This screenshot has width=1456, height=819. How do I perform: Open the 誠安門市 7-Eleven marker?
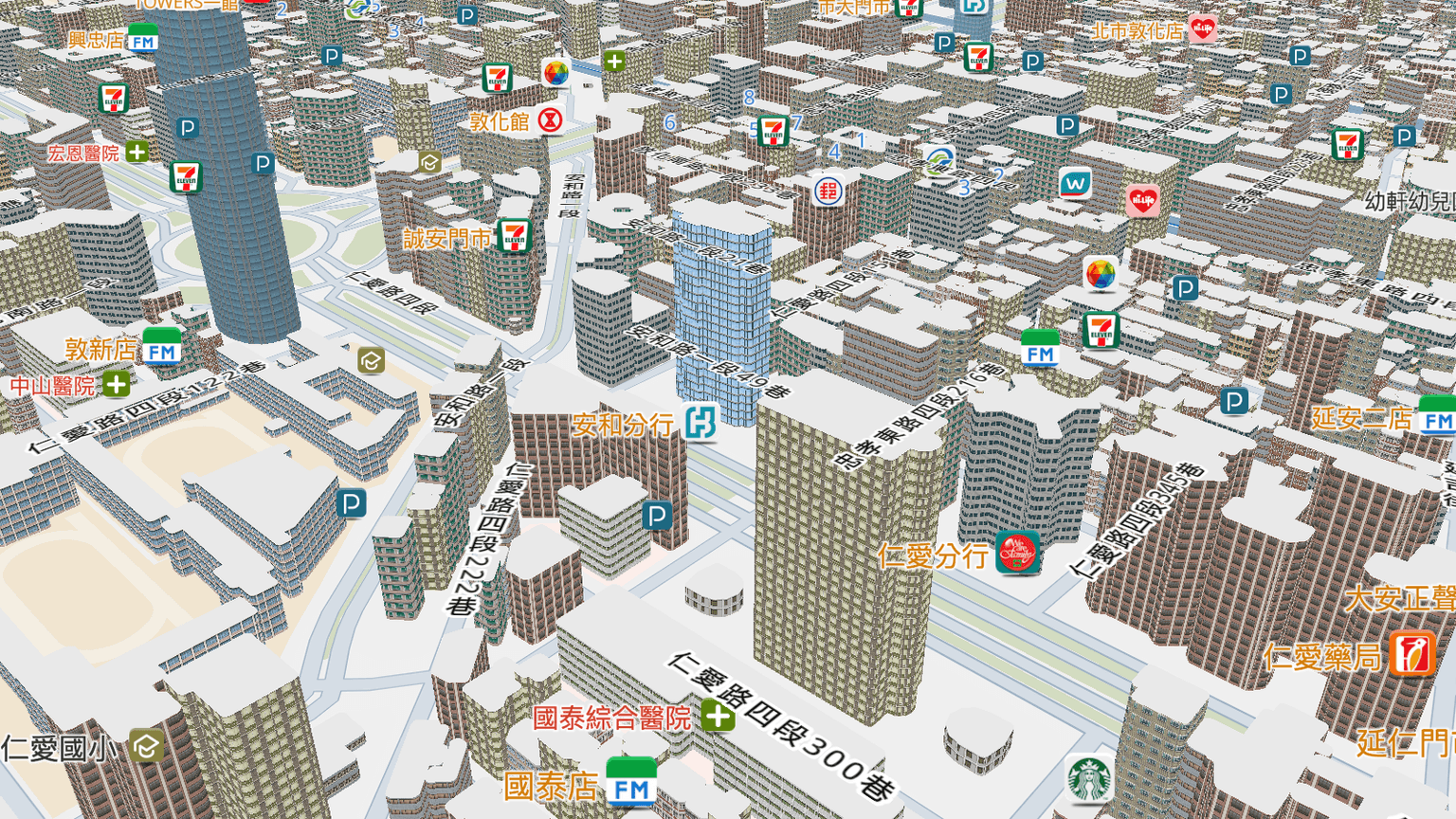515,235
